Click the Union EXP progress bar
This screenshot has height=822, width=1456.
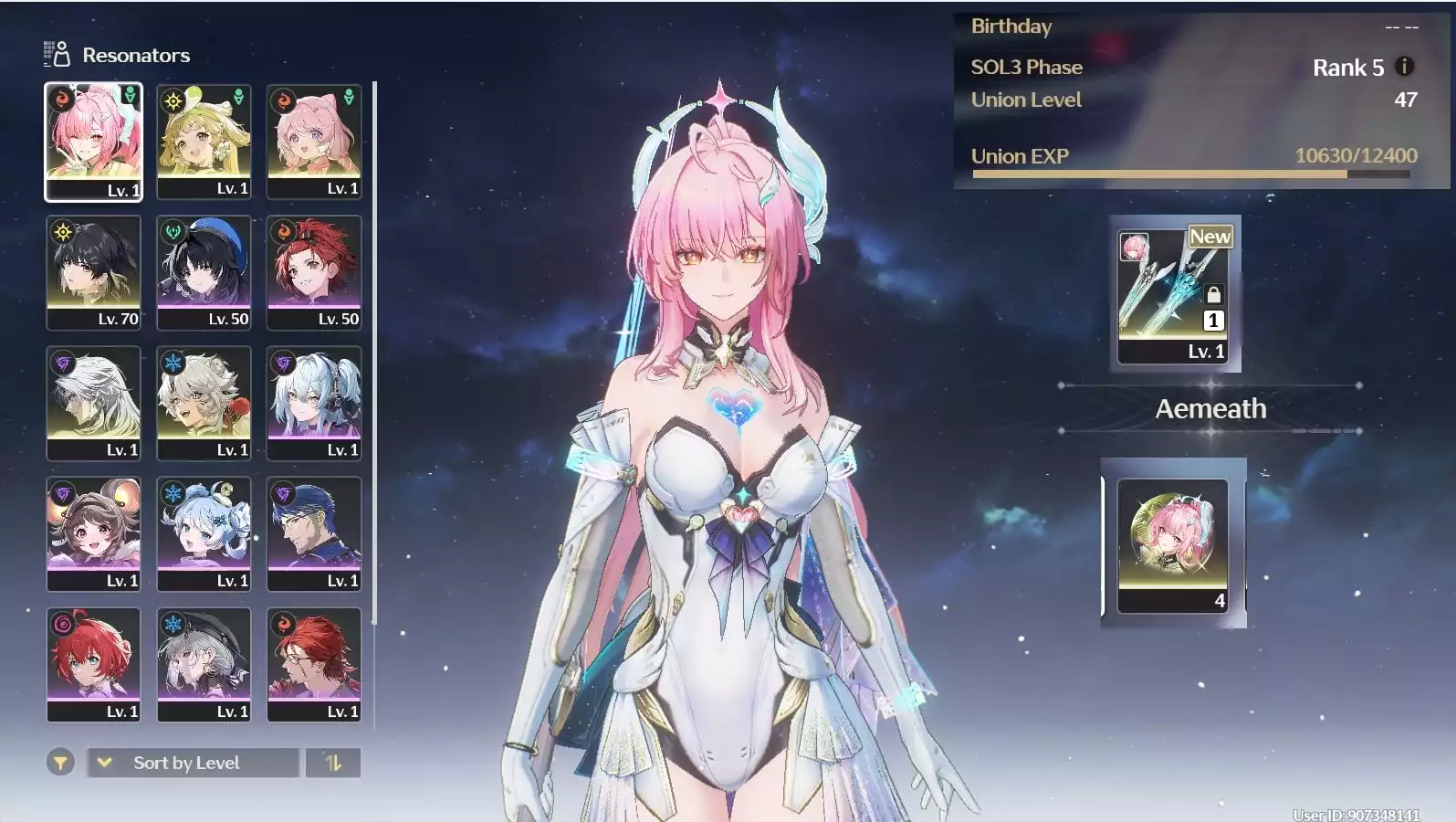(1187, 173)
